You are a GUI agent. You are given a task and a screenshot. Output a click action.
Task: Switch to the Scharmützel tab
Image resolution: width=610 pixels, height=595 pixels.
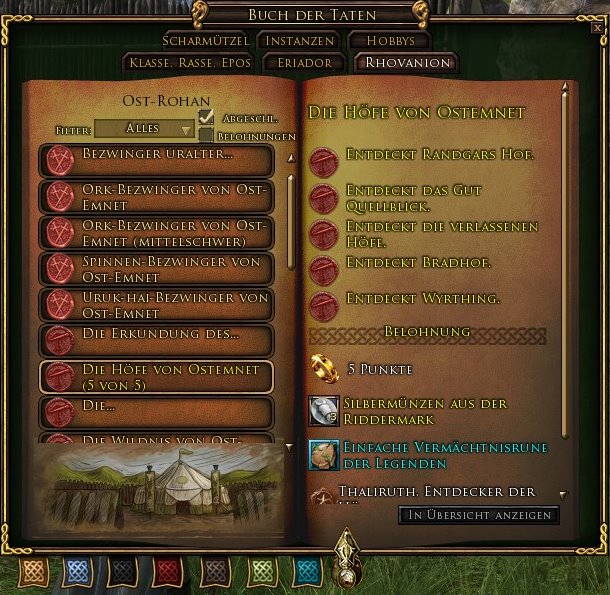click(x=207, y=41)
